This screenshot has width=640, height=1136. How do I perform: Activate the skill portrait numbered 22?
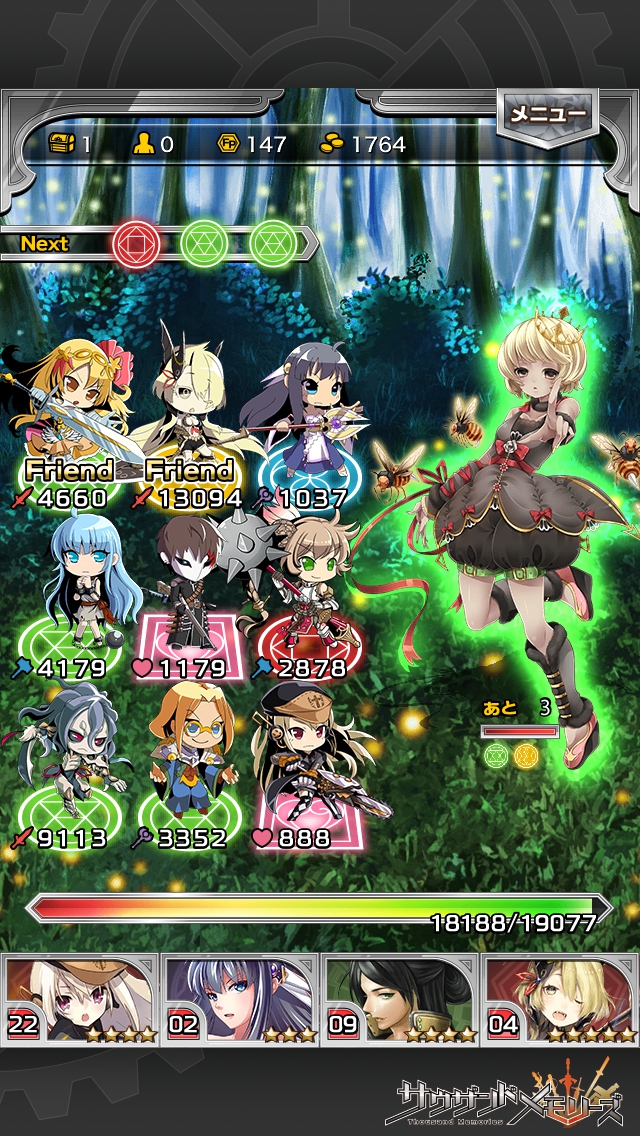pos(80,999)
